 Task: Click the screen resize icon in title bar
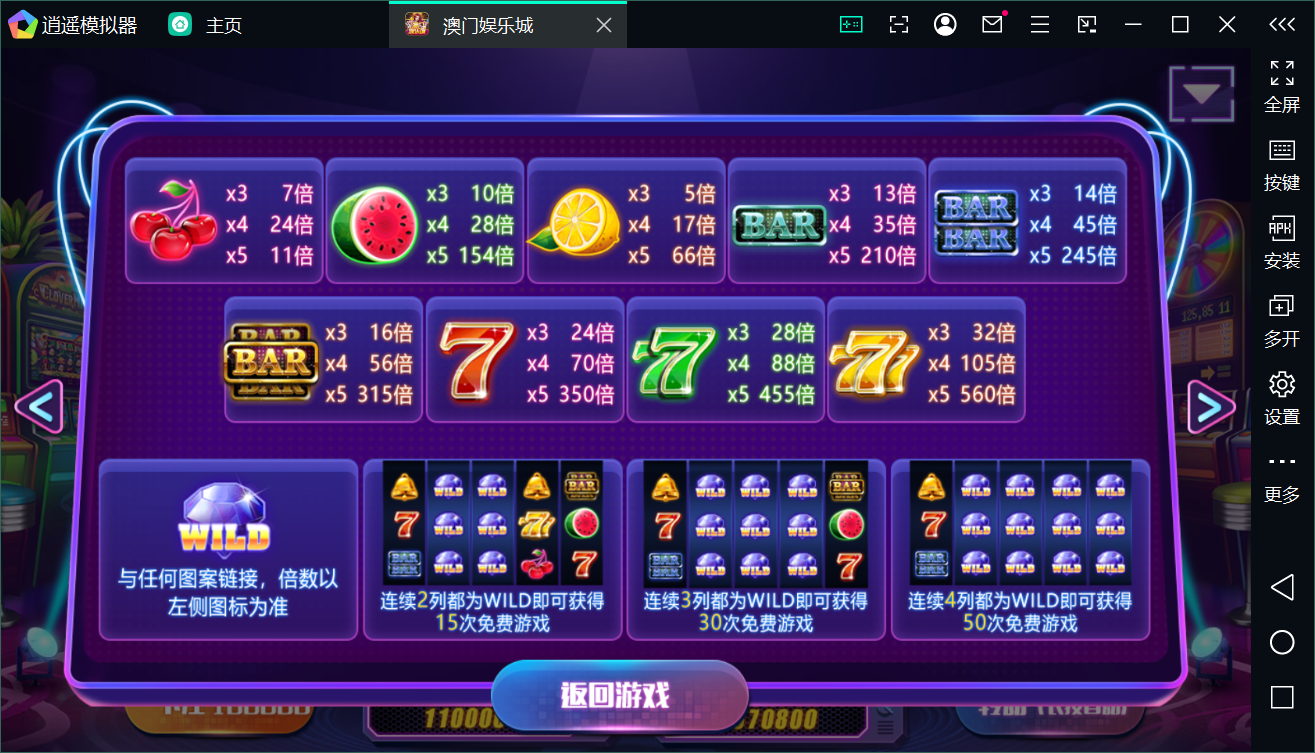tap(898, 23)
